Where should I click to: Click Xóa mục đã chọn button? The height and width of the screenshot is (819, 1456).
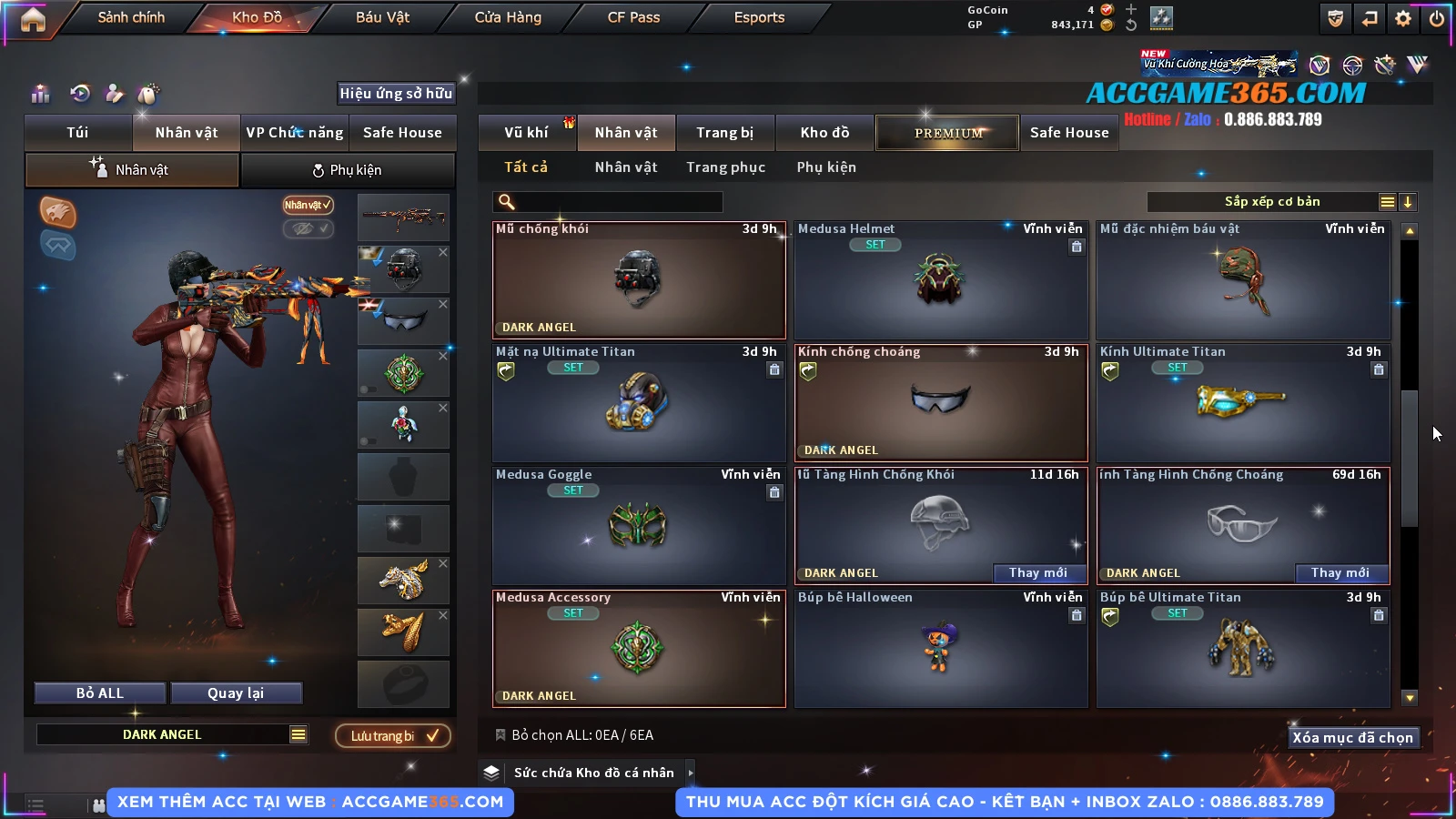tap(1352, 738)
